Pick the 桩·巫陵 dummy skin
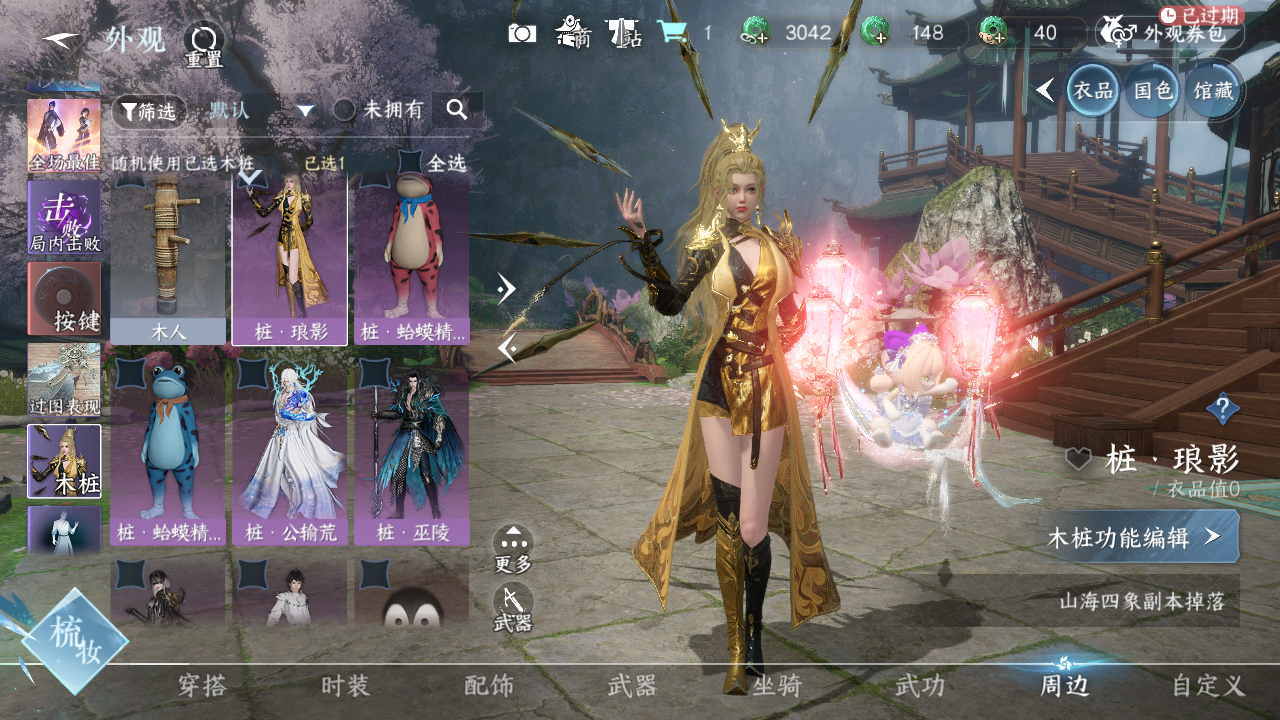This screenshot has height=720, width=1280. click(x=412, y=450)
